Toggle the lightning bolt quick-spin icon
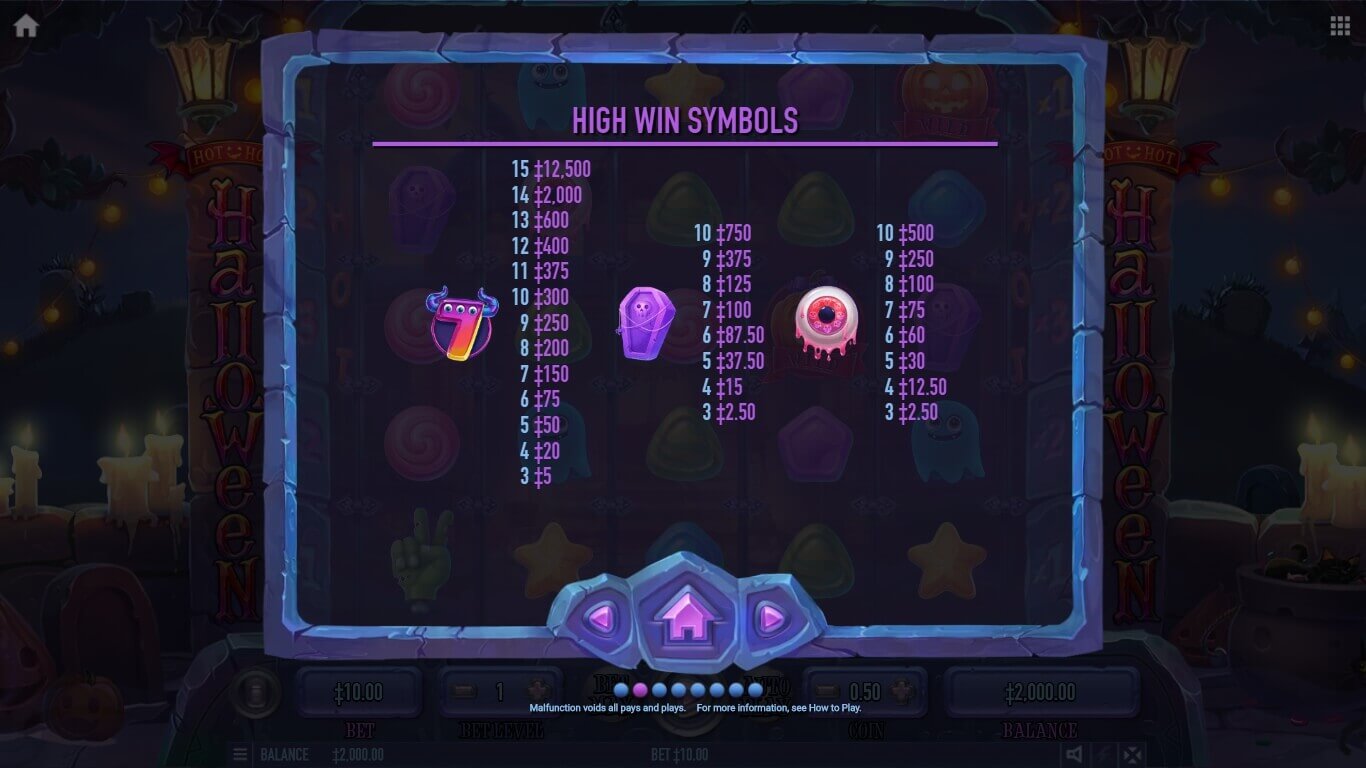1366x768 pixels. [x=1102, y=754]
